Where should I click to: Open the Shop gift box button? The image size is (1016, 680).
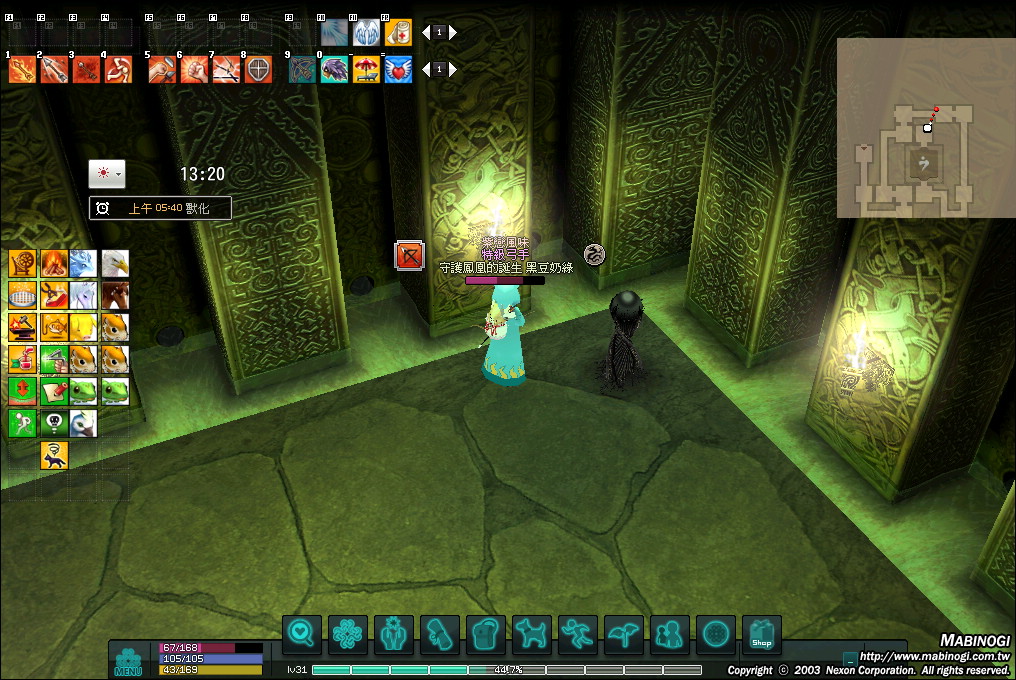762,634
